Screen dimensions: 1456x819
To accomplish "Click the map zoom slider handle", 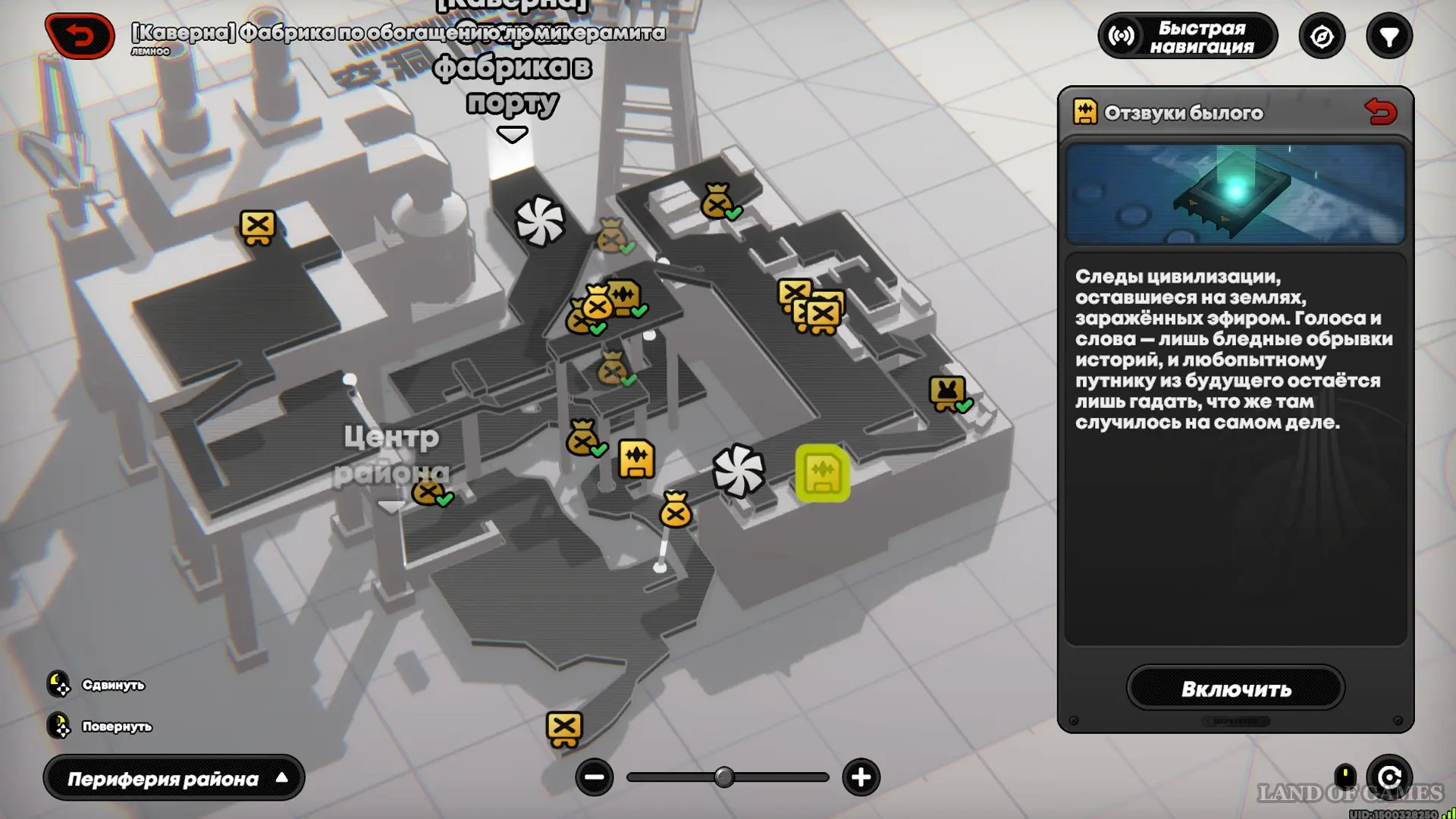I will (x=724, y=777).
